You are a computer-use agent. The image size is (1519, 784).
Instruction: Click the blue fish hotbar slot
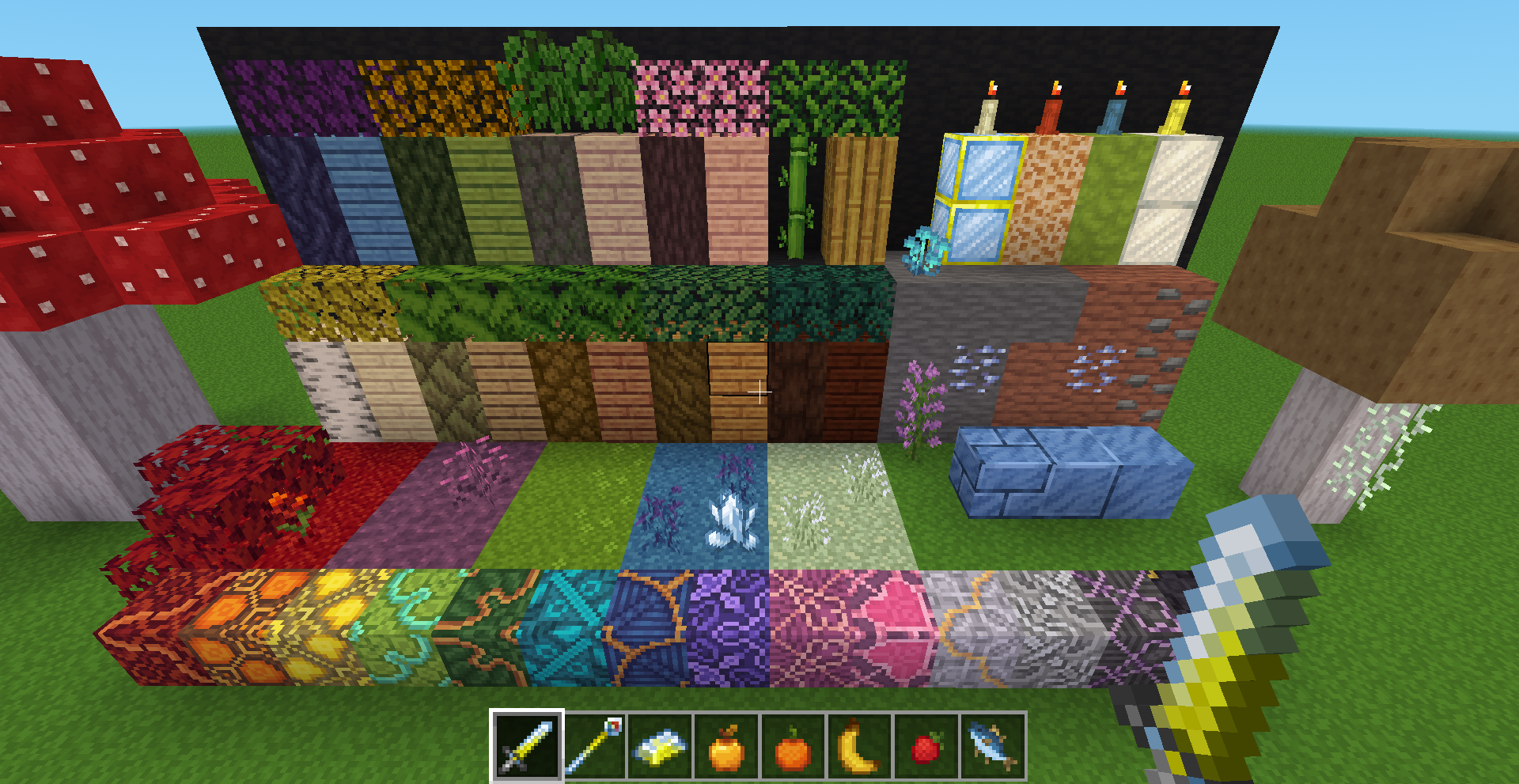(992, 745)
